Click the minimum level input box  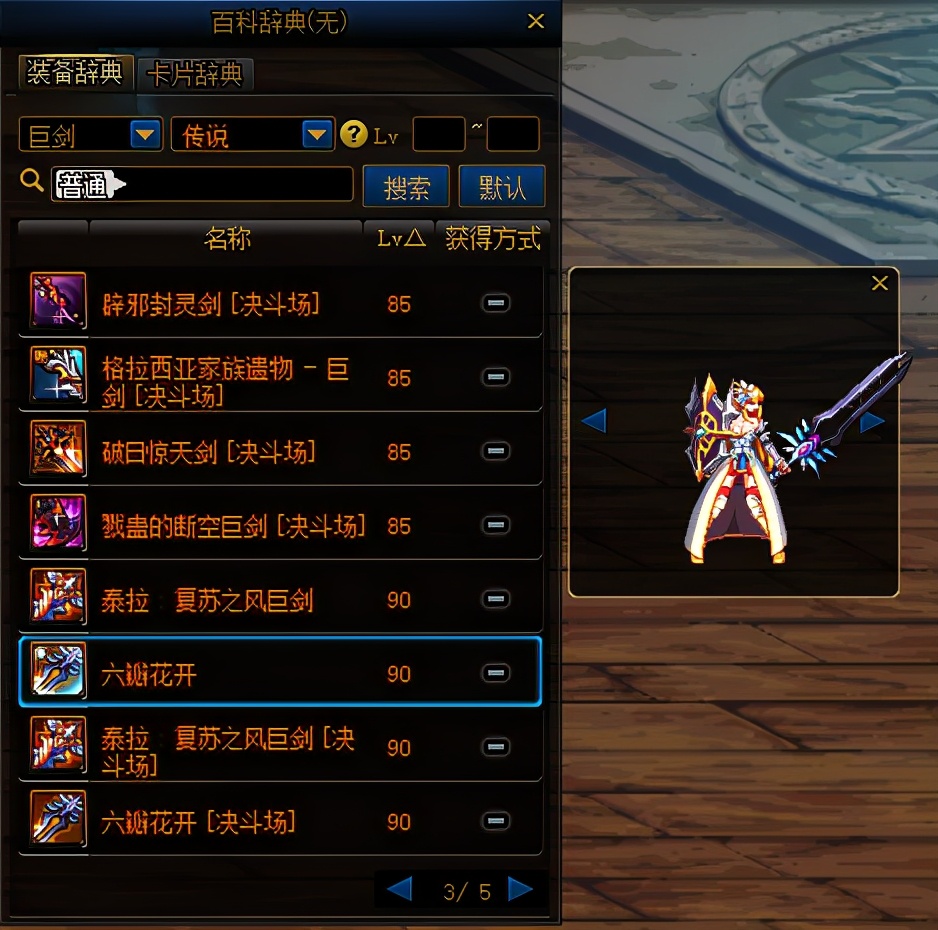(438, 134)
